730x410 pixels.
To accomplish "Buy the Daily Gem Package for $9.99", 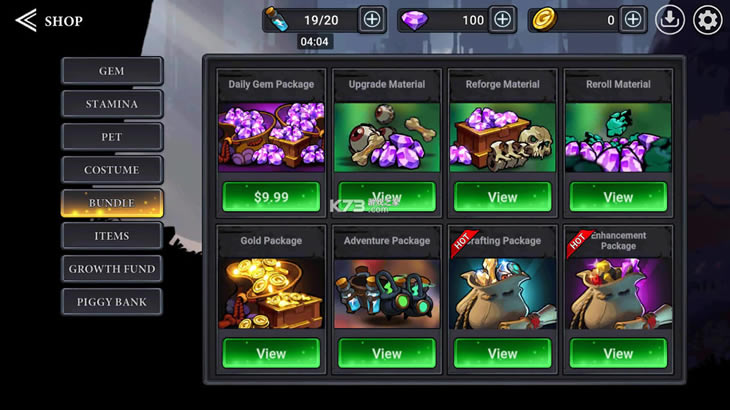I will click(x=271, y=197).
